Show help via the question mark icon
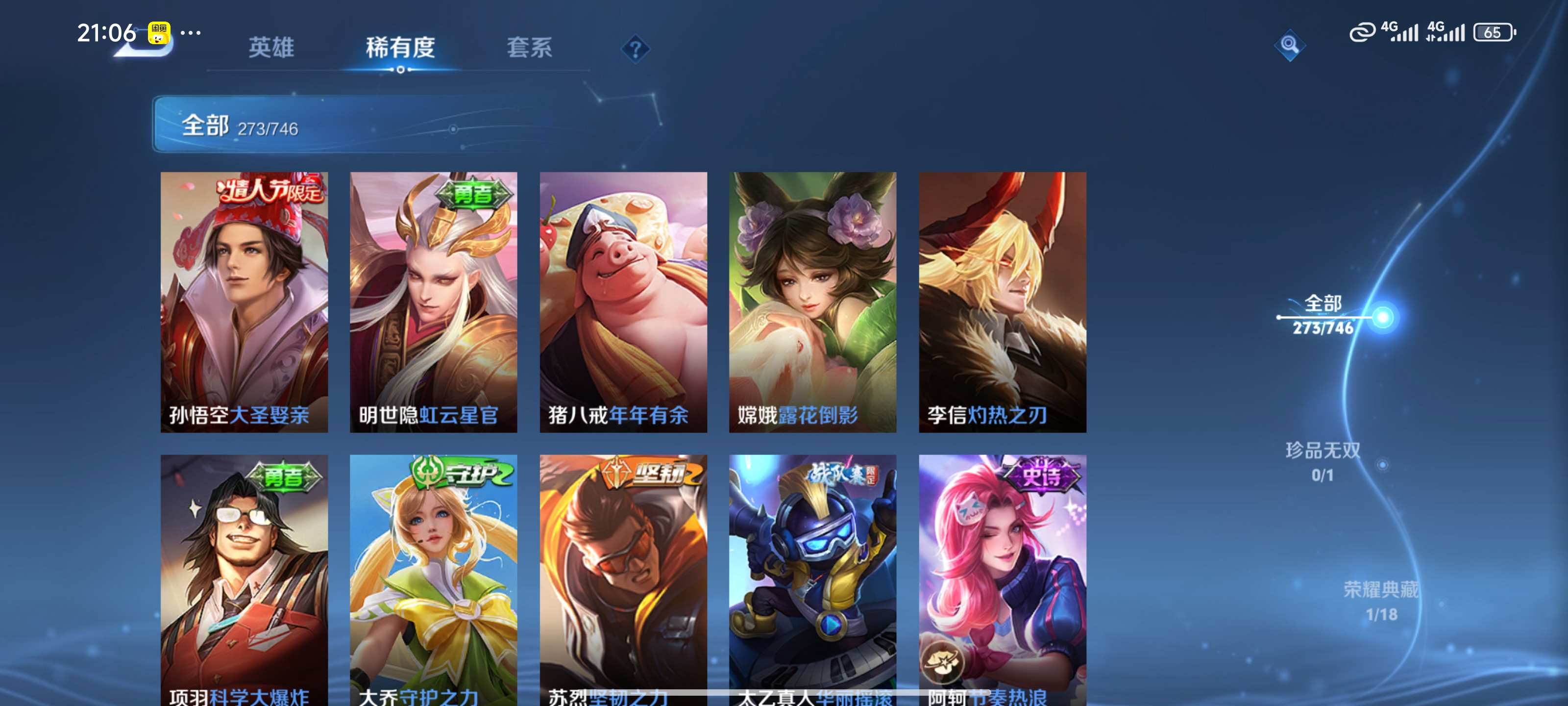 (x=635, y=49)
